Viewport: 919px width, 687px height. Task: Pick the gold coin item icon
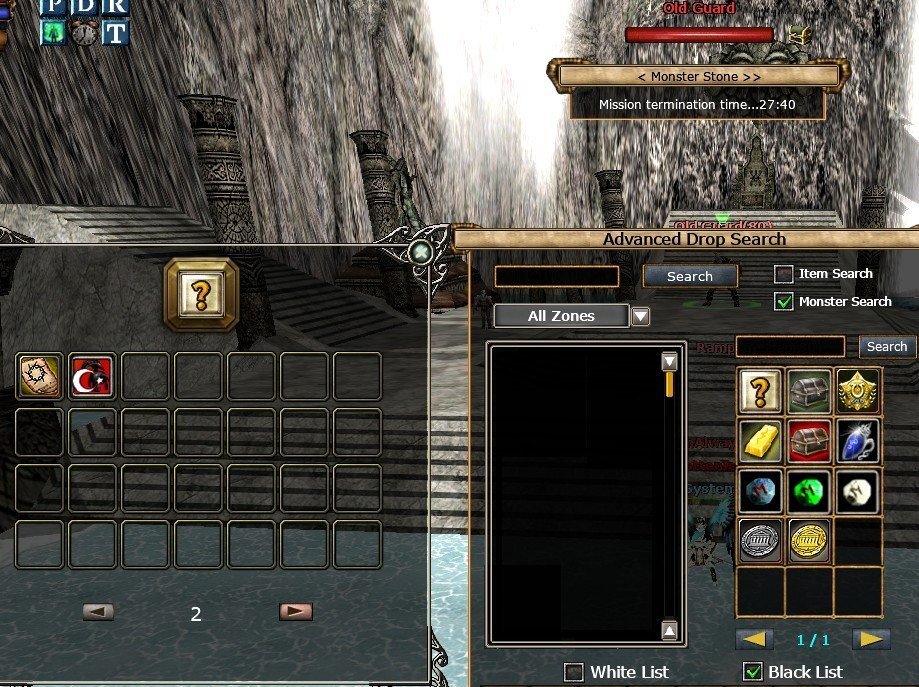point(809,540)
